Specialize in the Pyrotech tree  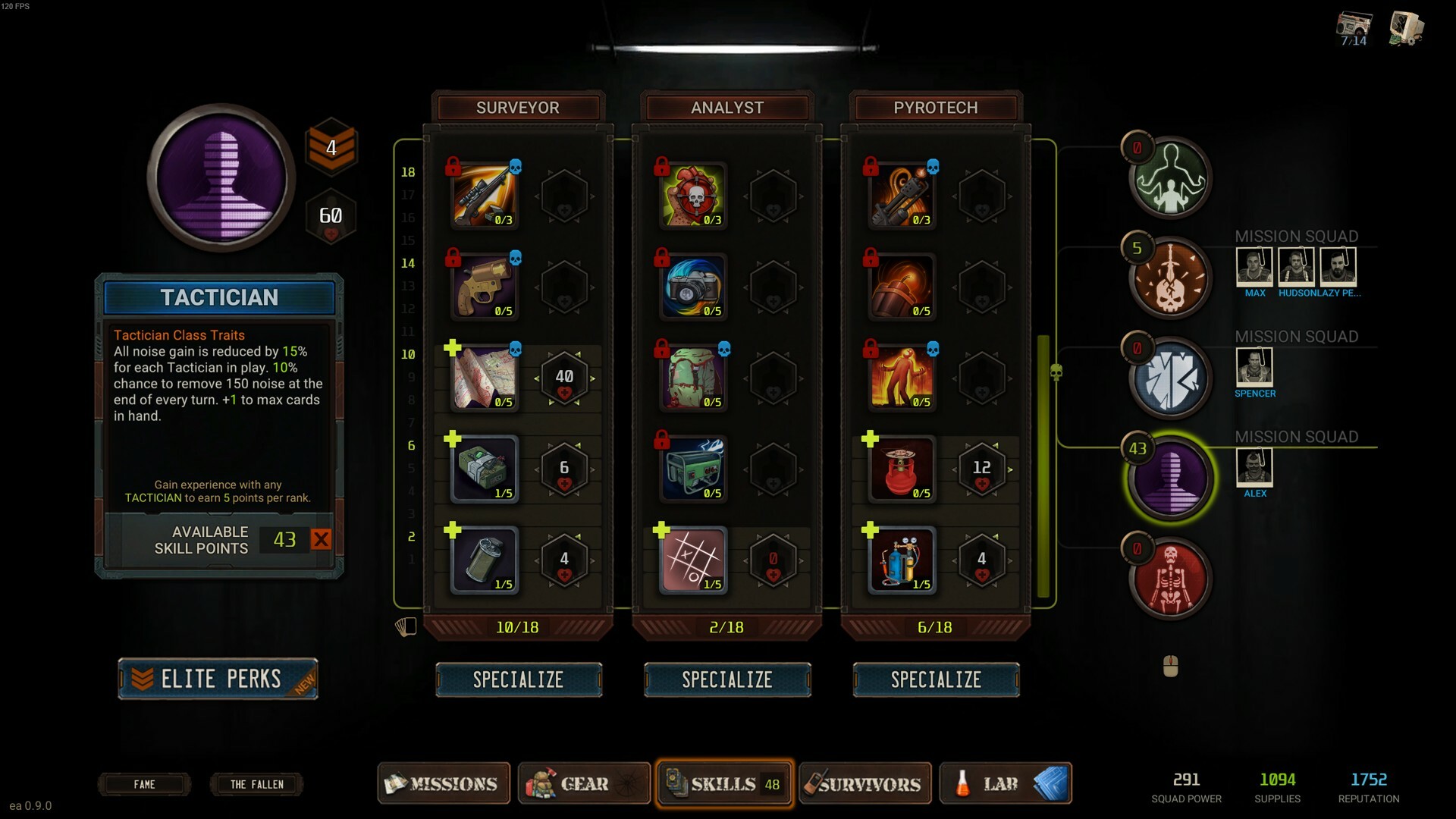[x=936, y=679]
